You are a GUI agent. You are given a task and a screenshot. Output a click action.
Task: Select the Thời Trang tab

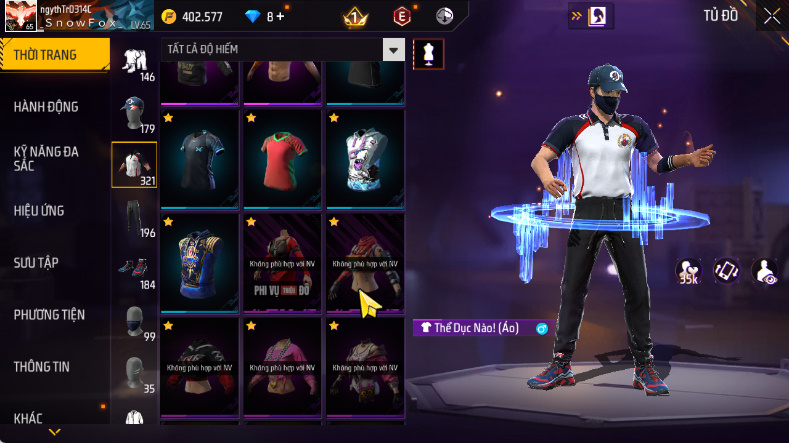tap(54, 54)
